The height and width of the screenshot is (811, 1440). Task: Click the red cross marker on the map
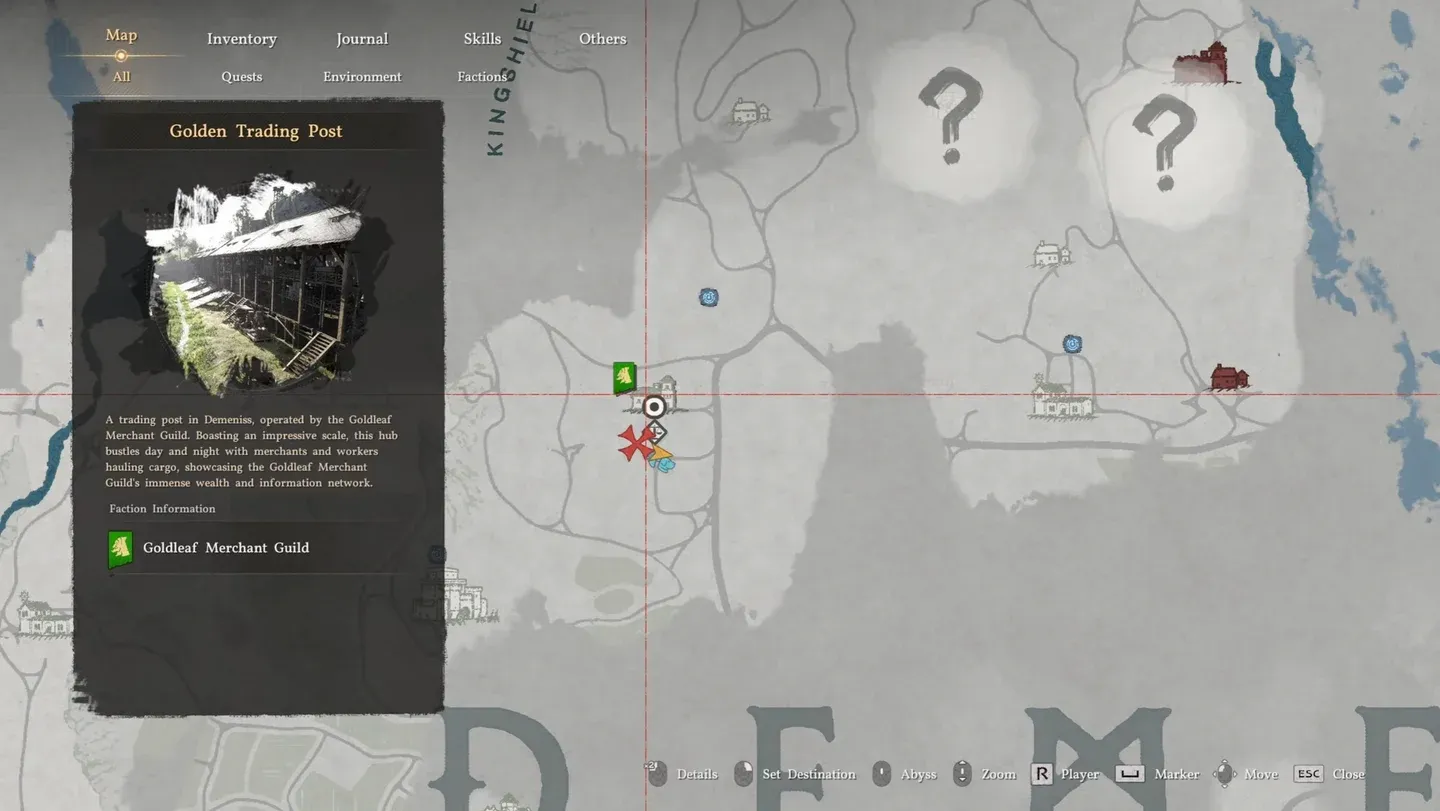(634, 444)
